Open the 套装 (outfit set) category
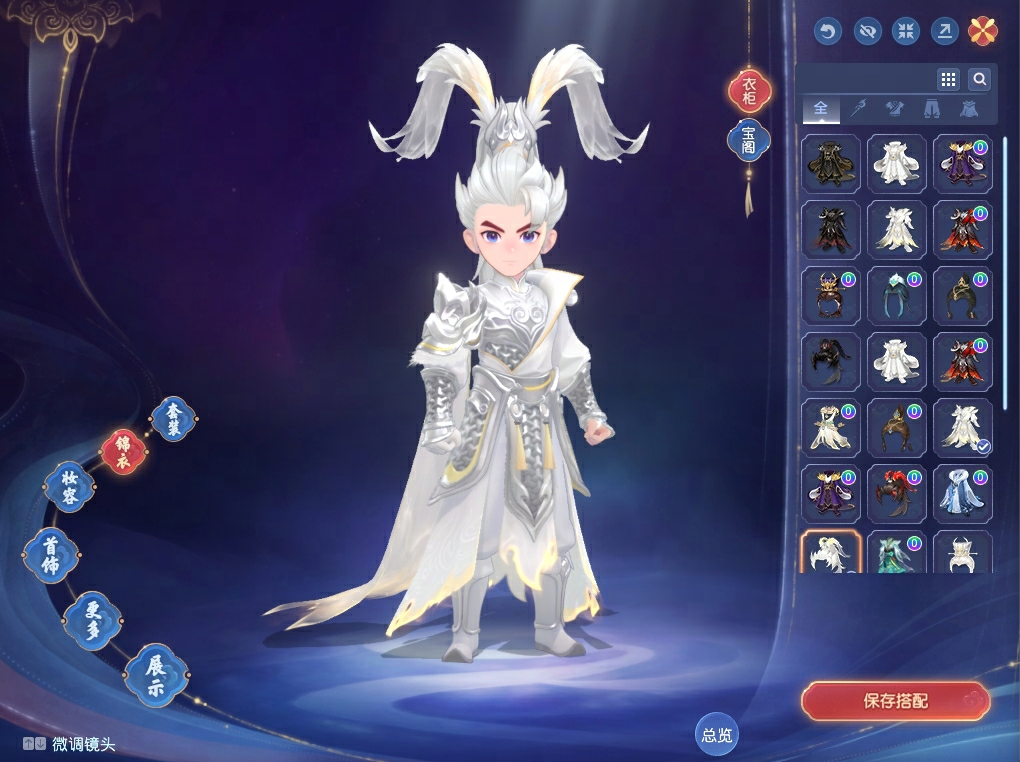 (174, 418)
